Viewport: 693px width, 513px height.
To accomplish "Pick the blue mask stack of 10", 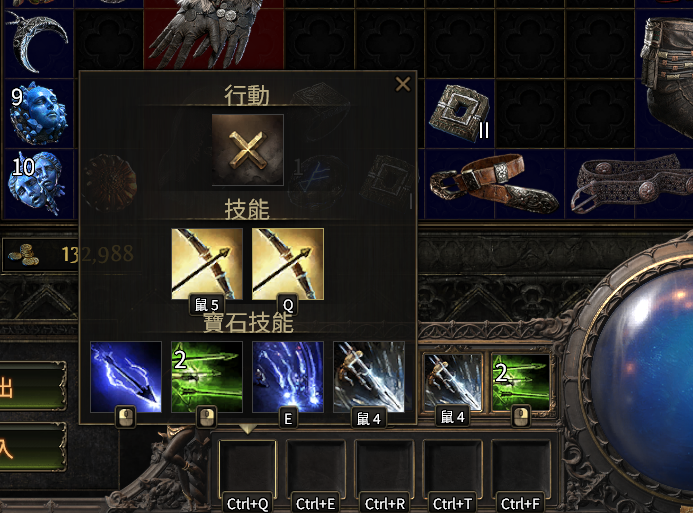I will (x=39, y=183).
